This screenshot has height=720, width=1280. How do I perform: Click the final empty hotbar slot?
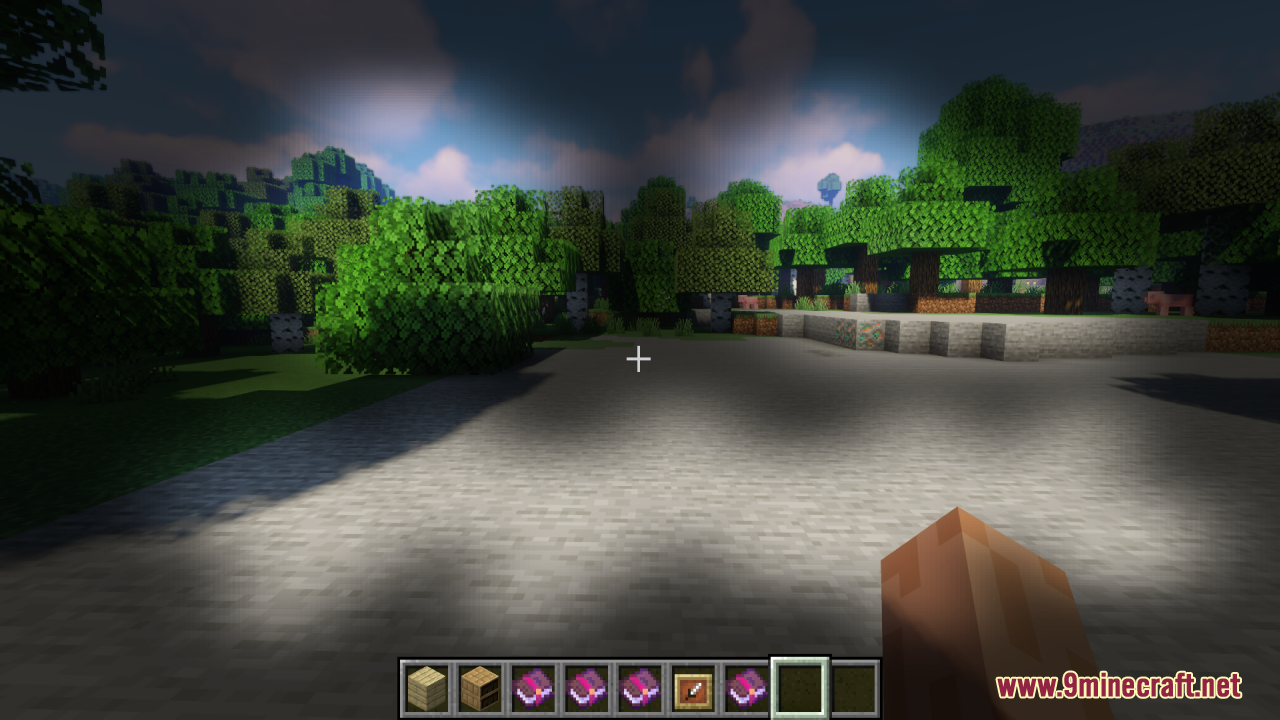pos(855,685)
